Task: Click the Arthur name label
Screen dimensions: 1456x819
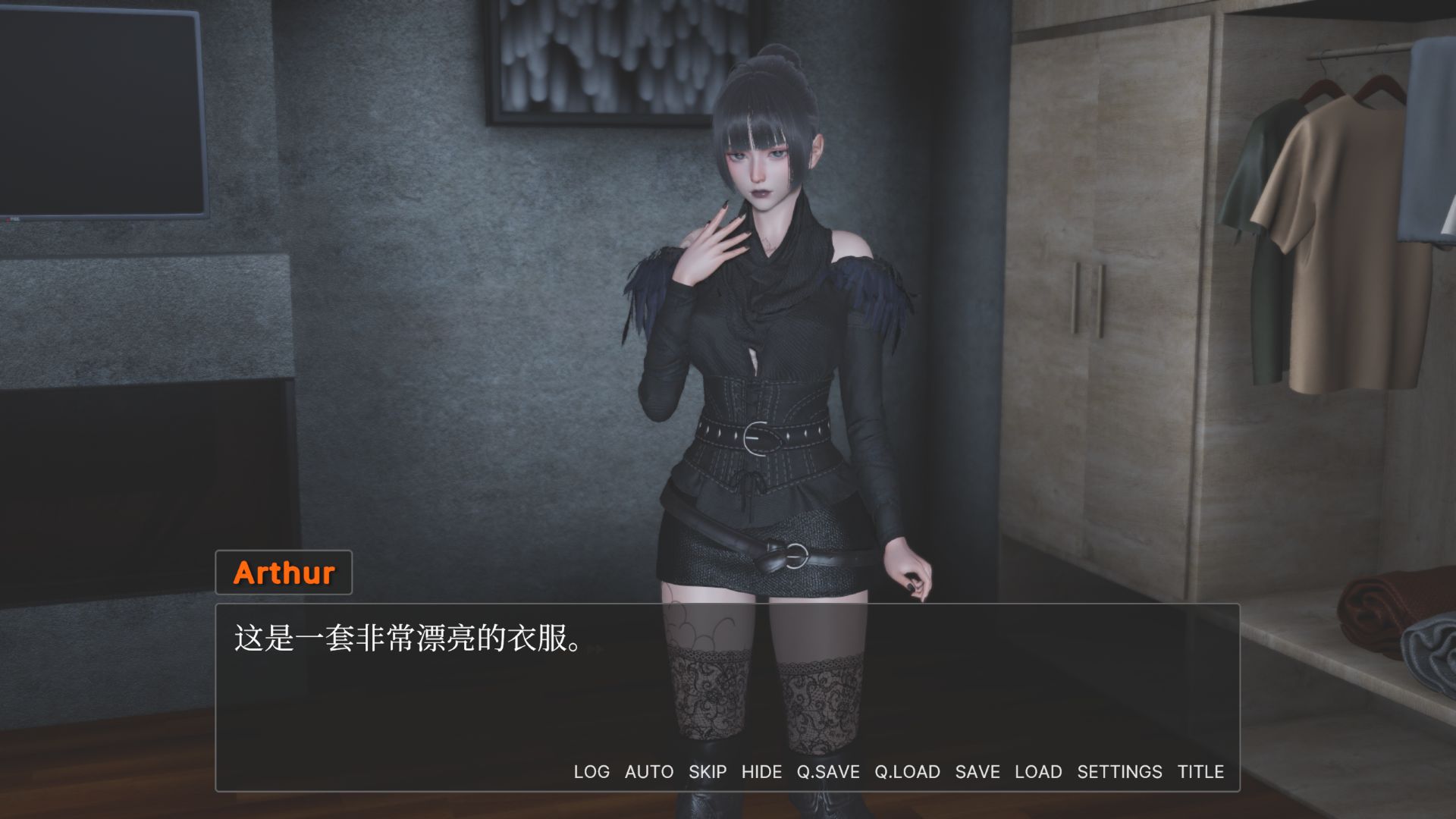Action: 284,573
